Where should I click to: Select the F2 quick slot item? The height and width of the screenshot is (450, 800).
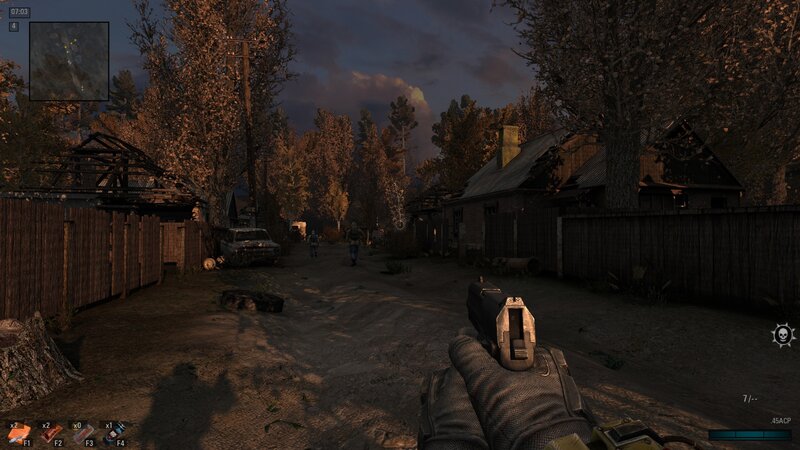[x=50, y=434]
